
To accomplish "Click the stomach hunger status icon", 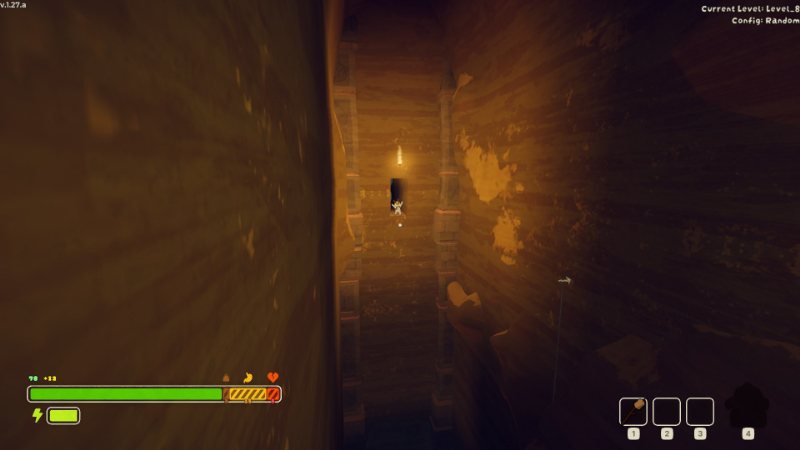I will coord(248,377).
